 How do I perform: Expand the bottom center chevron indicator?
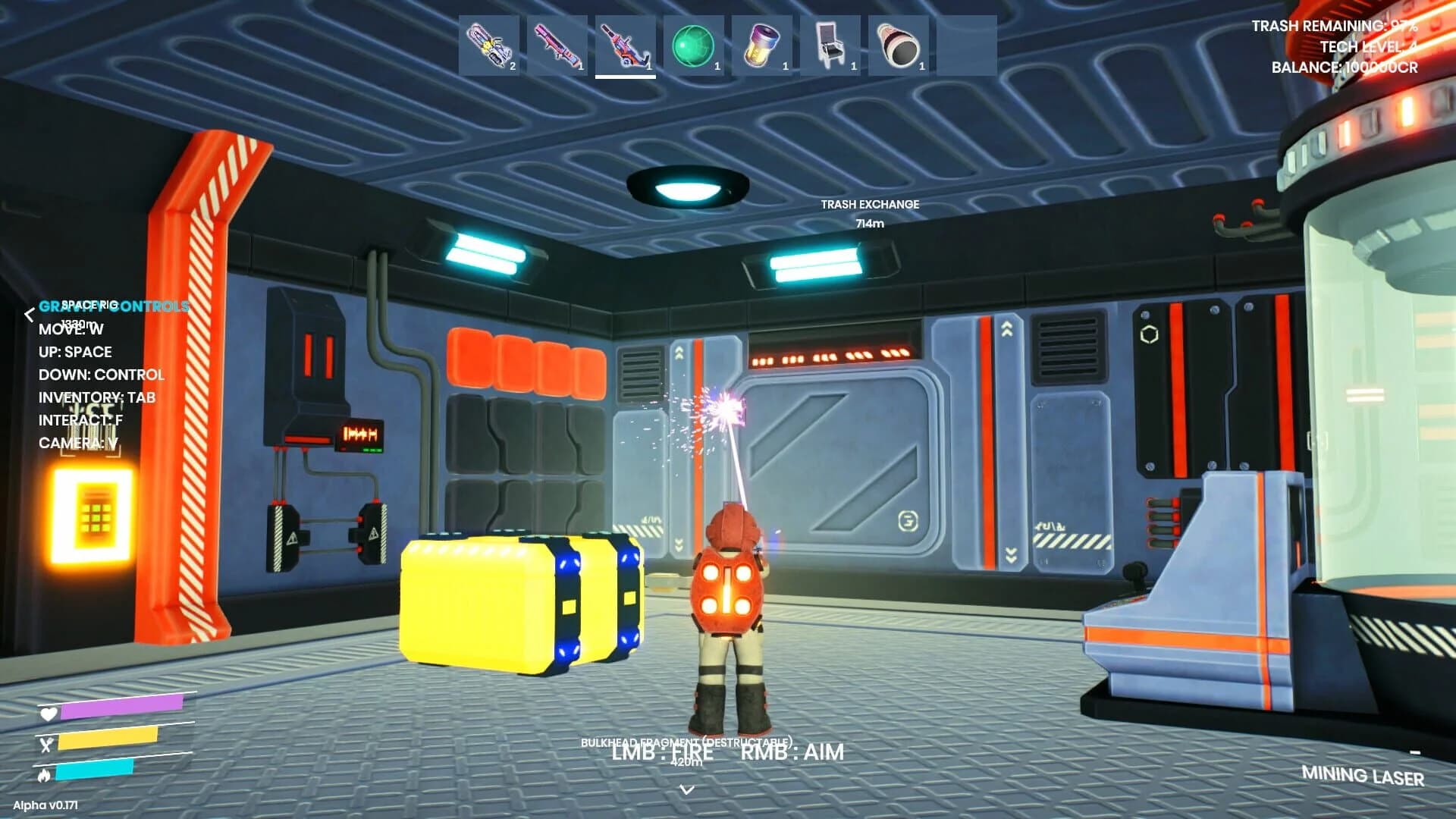point(688,789)
